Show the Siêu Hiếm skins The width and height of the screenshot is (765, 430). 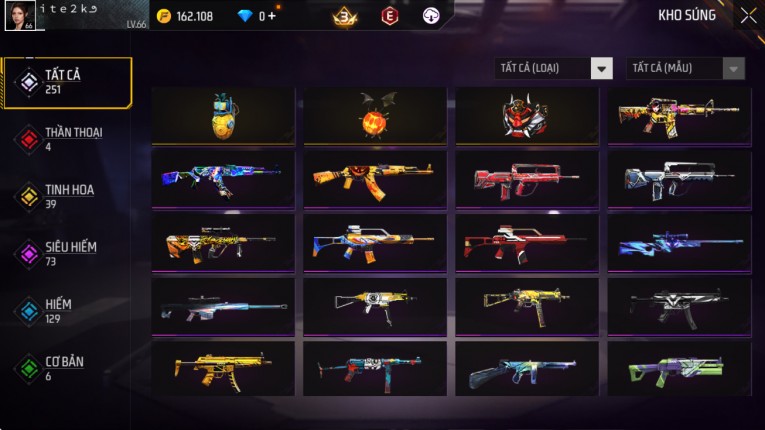click(68, 253)
